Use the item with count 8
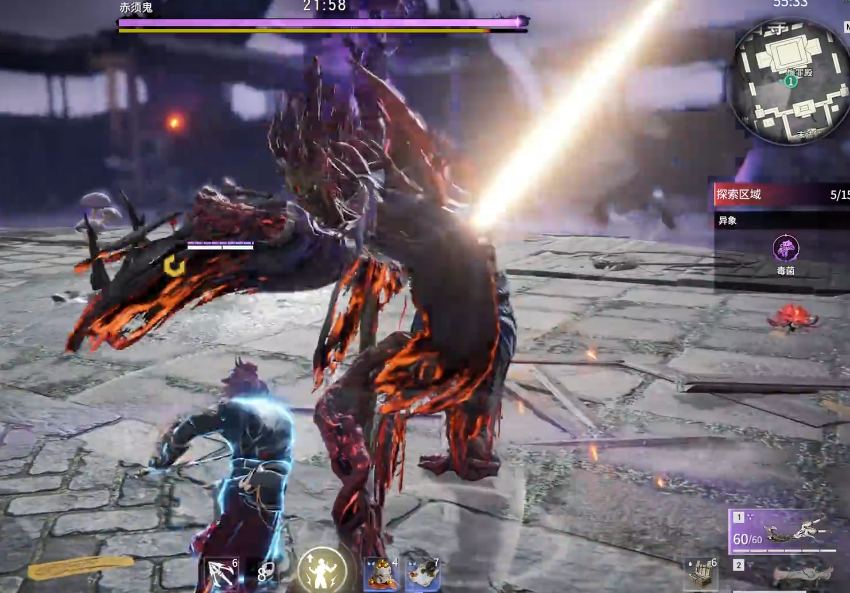The height and width of the screenshot is (593, 850). pyautogui.click(x=263, y=573)
